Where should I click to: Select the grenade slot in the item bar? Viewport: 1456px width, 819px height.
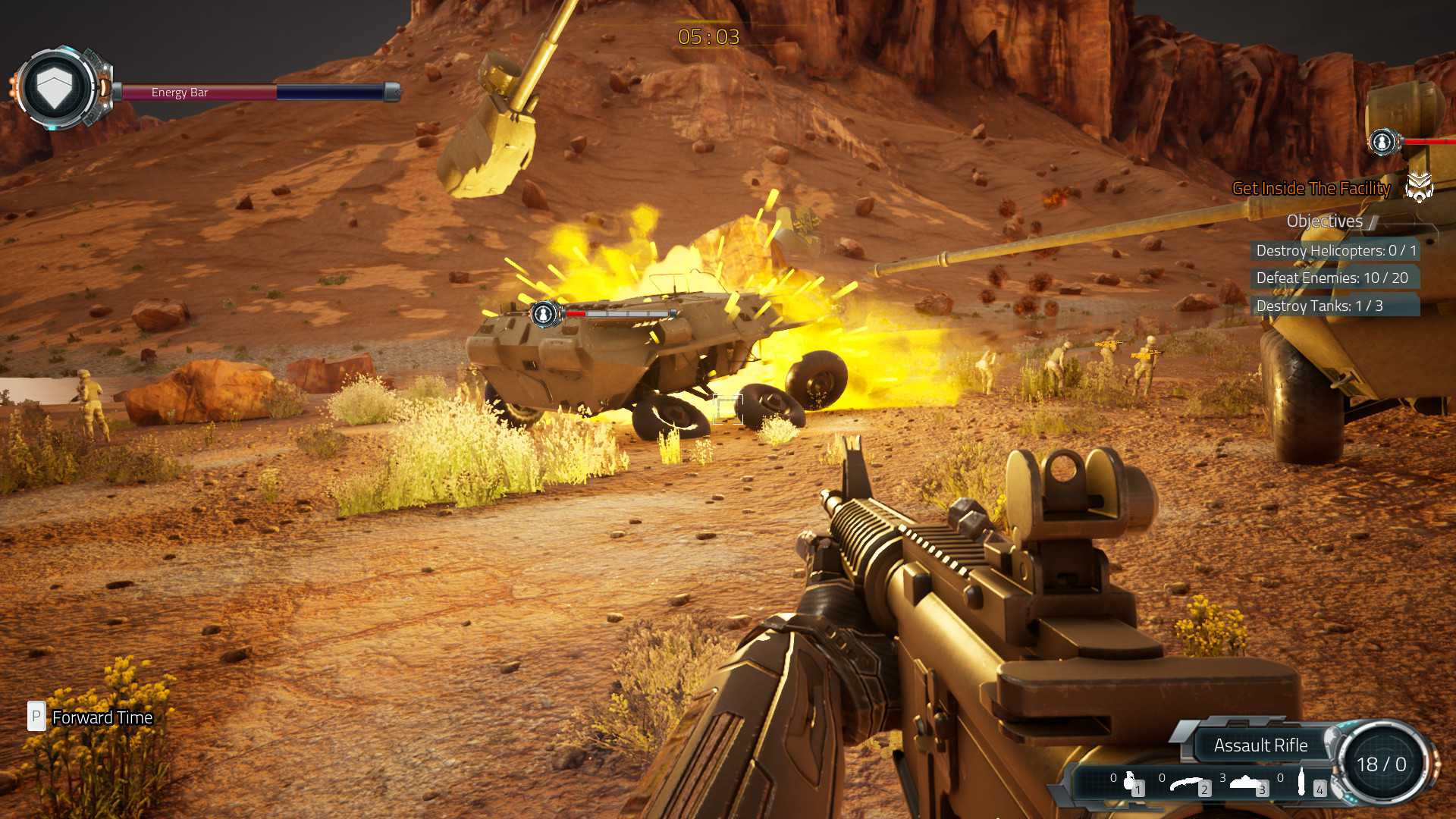1129,782
